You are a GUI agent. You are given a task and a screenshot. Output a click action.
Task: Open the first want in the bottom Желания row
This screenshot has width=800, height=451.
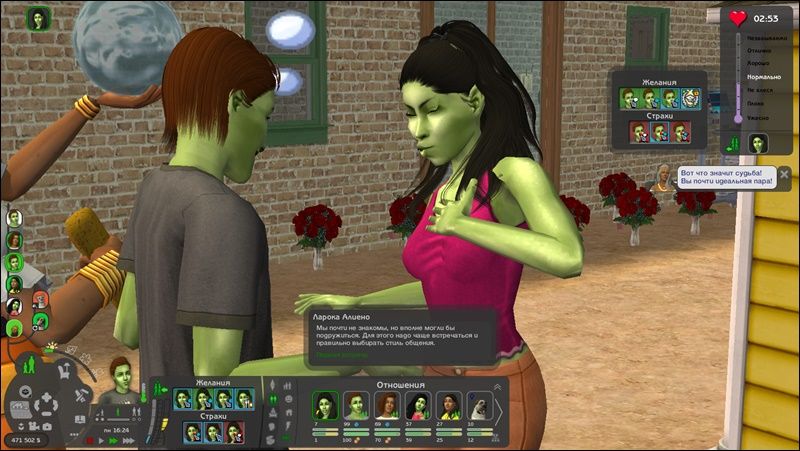183,398
